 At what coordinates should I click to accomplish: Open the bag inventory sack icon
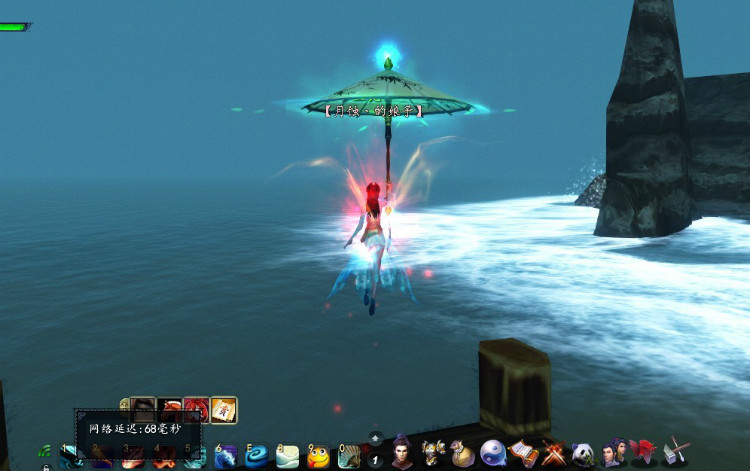point(462,455)
